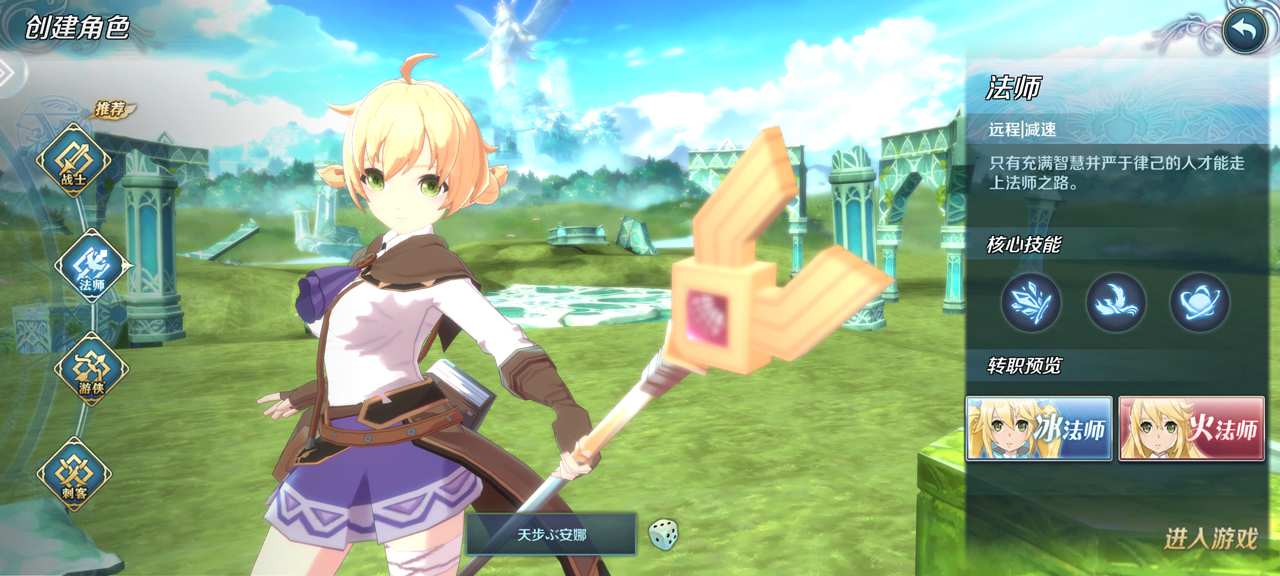Viewport: 1280px width, 576px height.
Task: Pick the 刺客 assassin class
Action: (73, 474)
